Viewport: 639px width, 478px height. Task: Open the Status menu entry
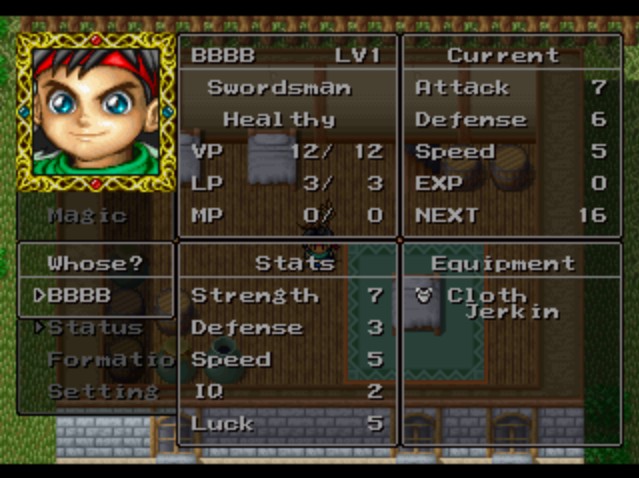(x=94, y=328)
